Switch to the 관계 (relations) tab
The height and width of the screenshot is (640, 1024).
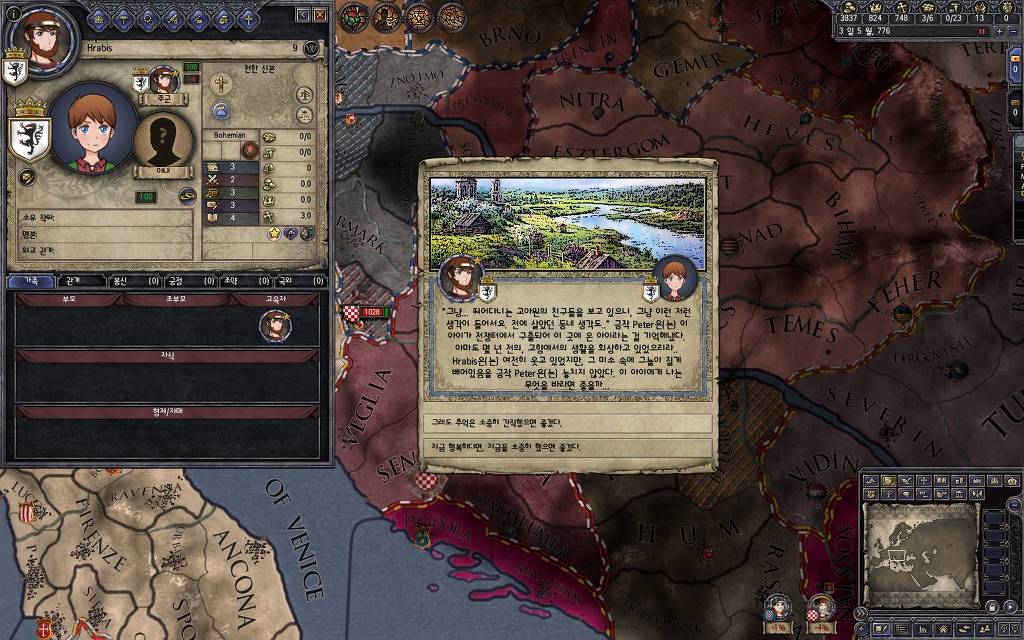(x=73, y=281)
